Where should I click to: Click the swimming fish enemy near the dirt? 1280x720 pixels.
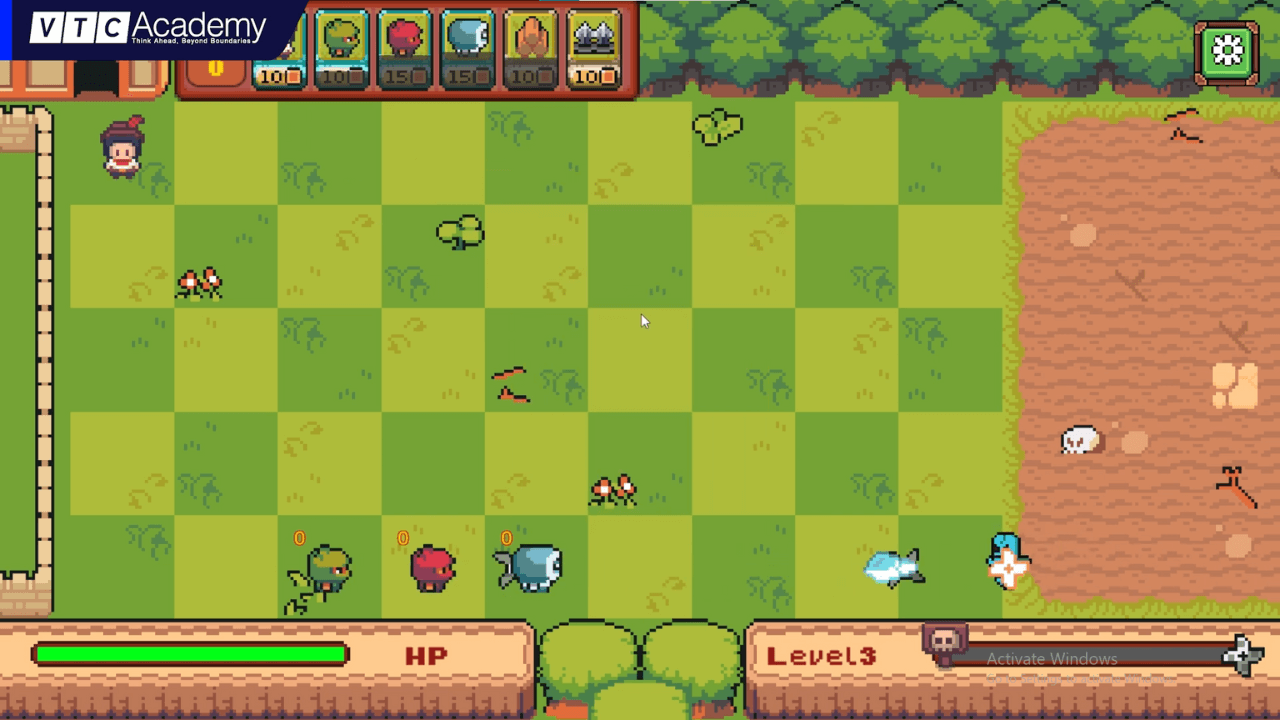pyautogui.click(x=893, y=566)
